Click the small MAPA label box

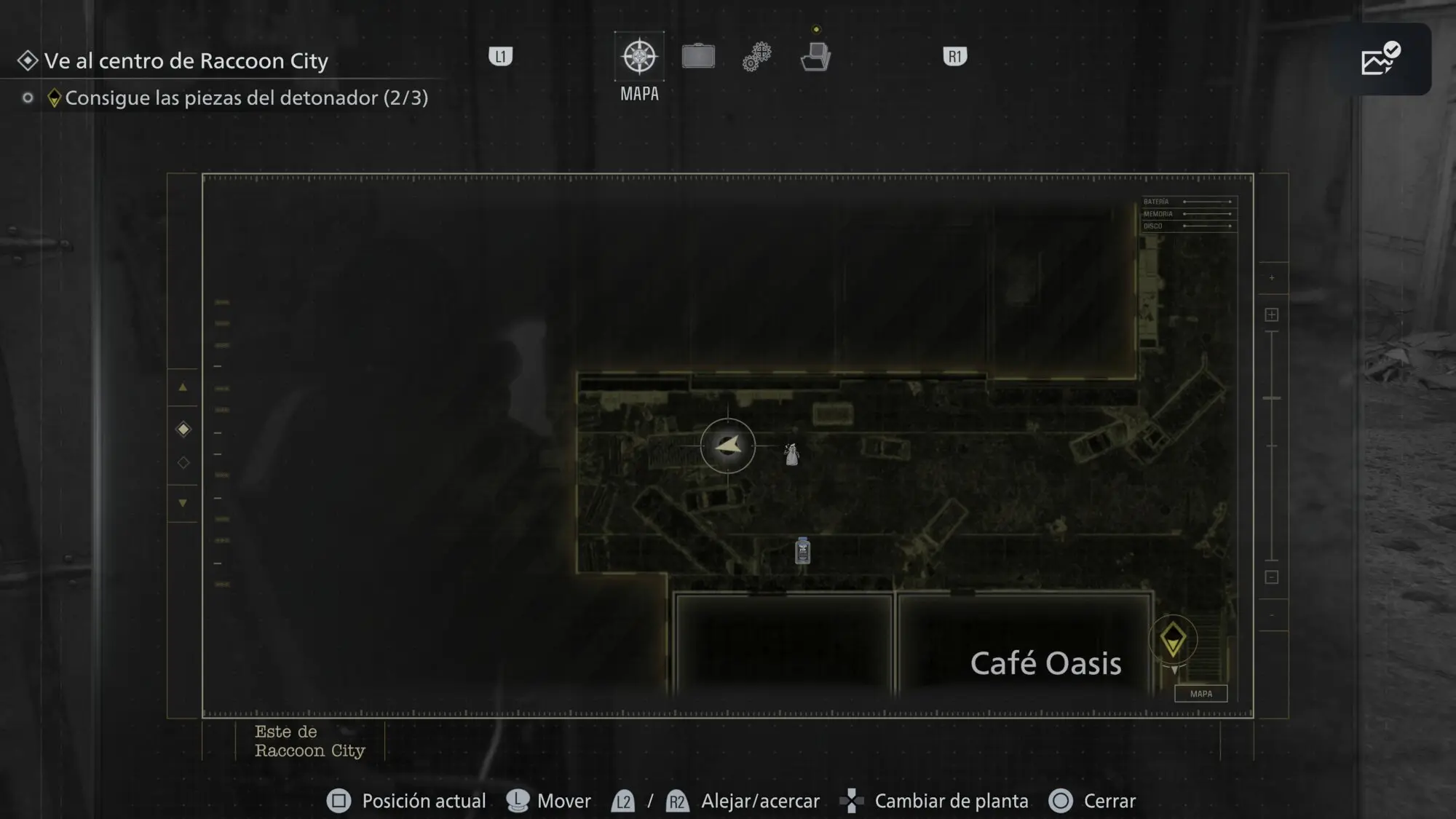pos(1201,694)
